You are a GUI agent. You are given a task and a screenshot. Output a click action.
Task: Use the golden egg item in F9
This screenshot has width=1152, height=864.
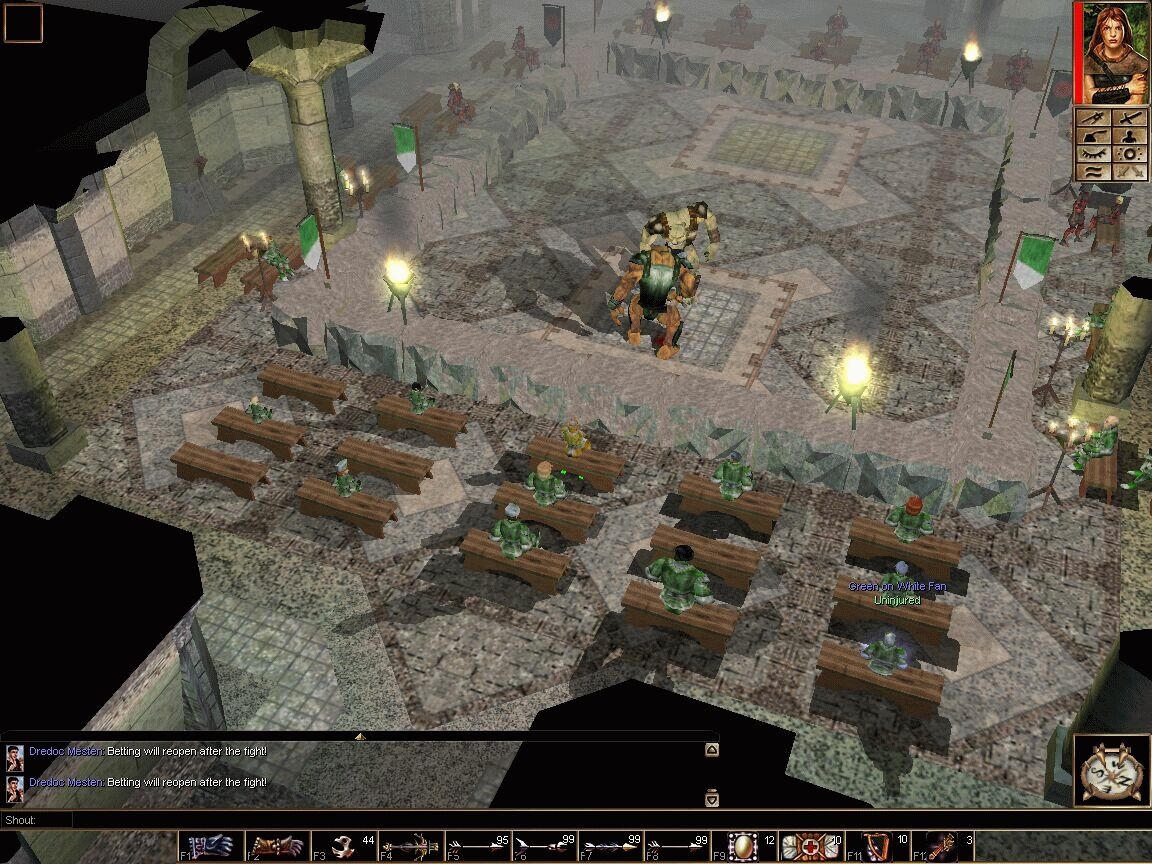(743, 847)
